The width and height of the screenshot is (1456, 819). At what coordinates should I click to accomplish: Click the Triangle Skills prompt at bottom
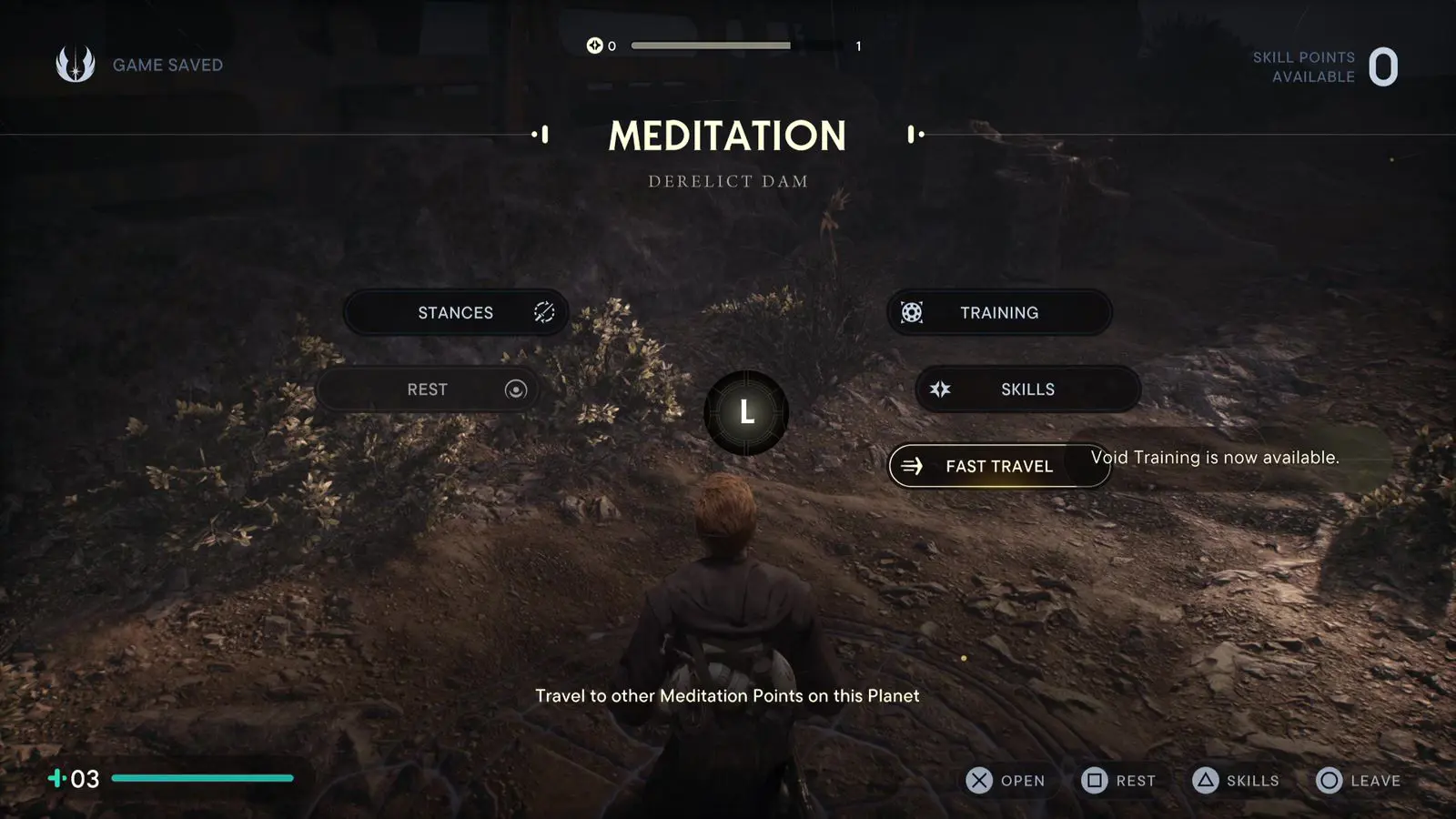[x=1236, y=780]
